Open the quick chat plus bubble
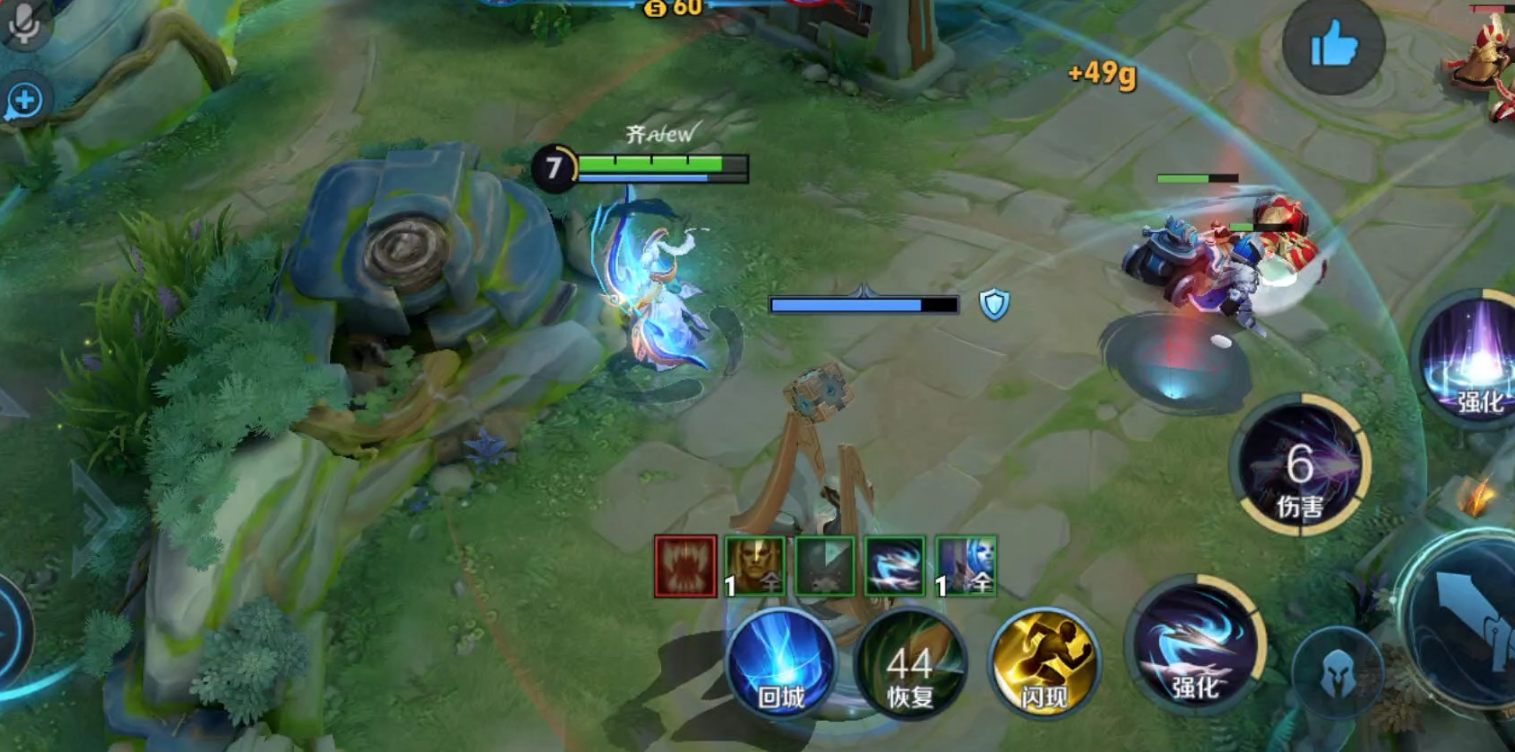The image size is (1515, 752). point(24,100)
